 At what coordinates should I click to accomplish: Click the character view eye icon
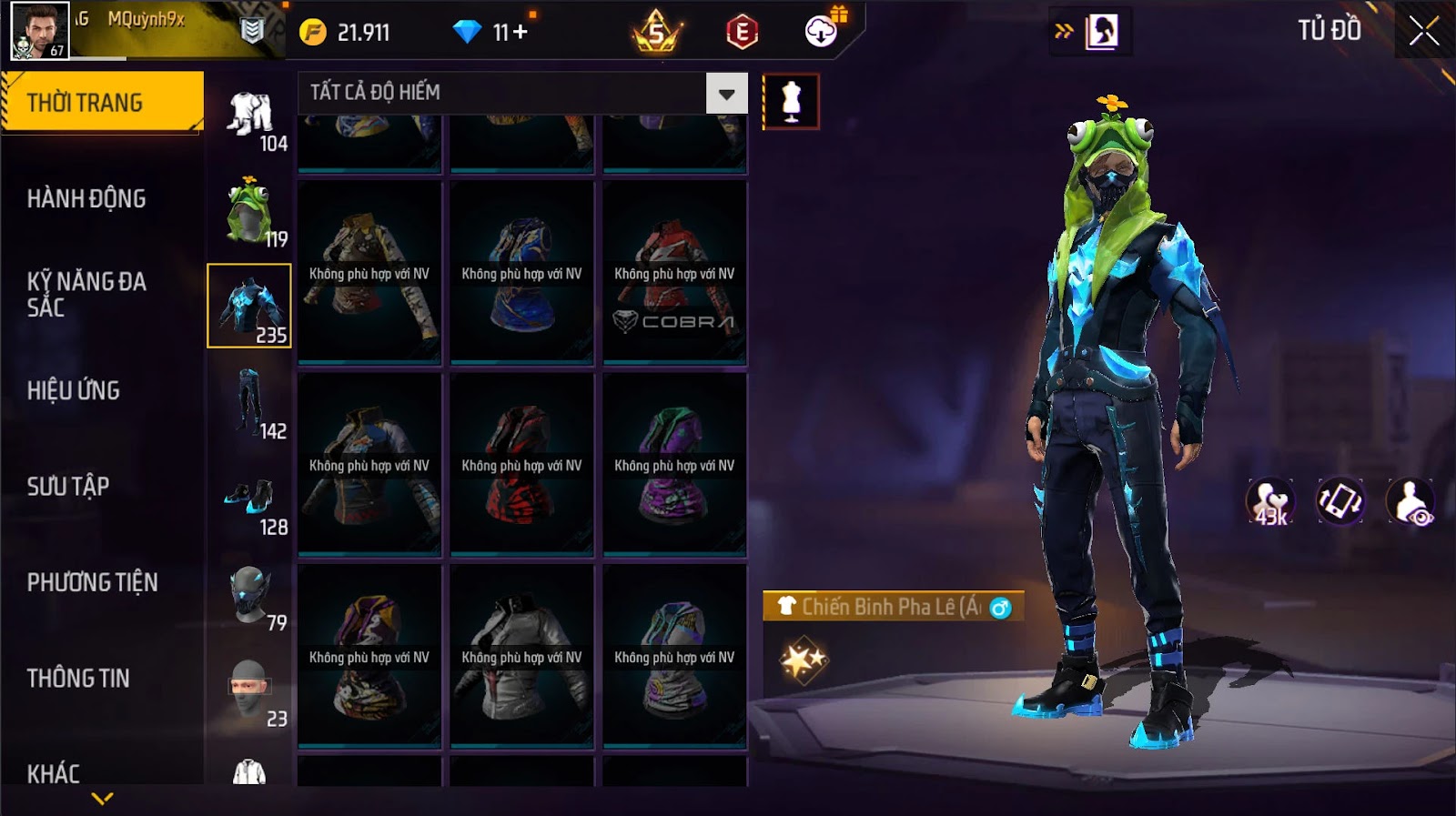coord(1410,501)
